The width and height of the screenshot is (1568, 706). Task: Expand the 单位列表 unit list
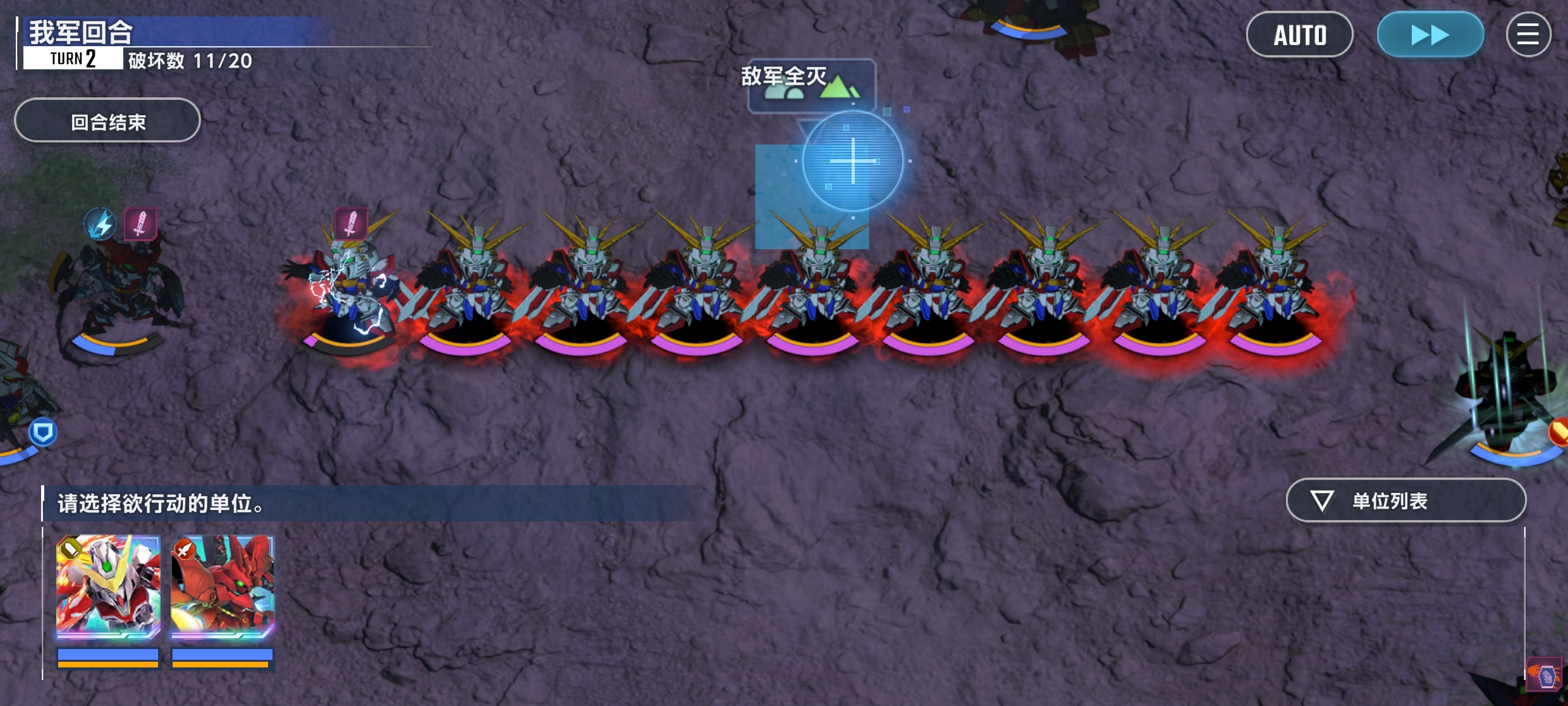1406,500
